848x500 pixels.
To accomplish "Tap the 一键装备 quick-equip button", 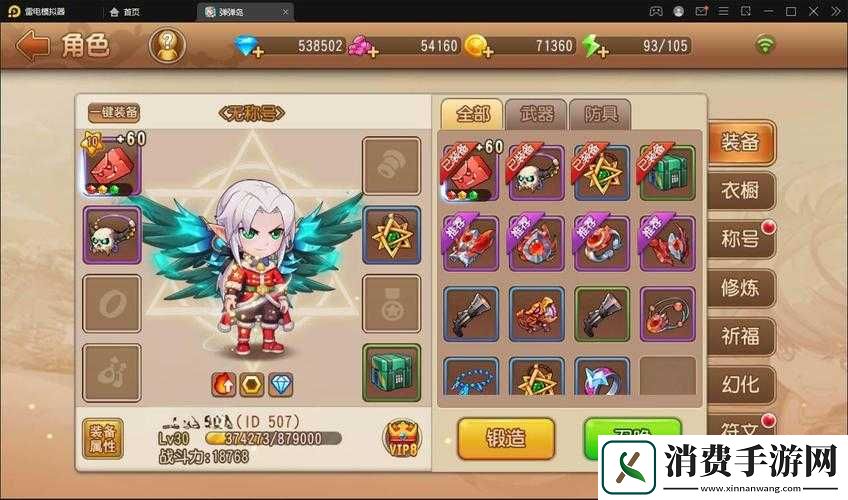I will [113, 113].
